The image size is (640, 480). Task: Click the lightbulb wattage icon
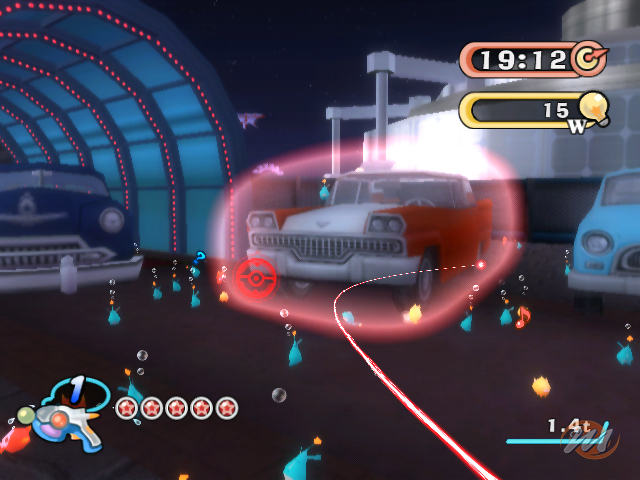click(x=592, y=106)
